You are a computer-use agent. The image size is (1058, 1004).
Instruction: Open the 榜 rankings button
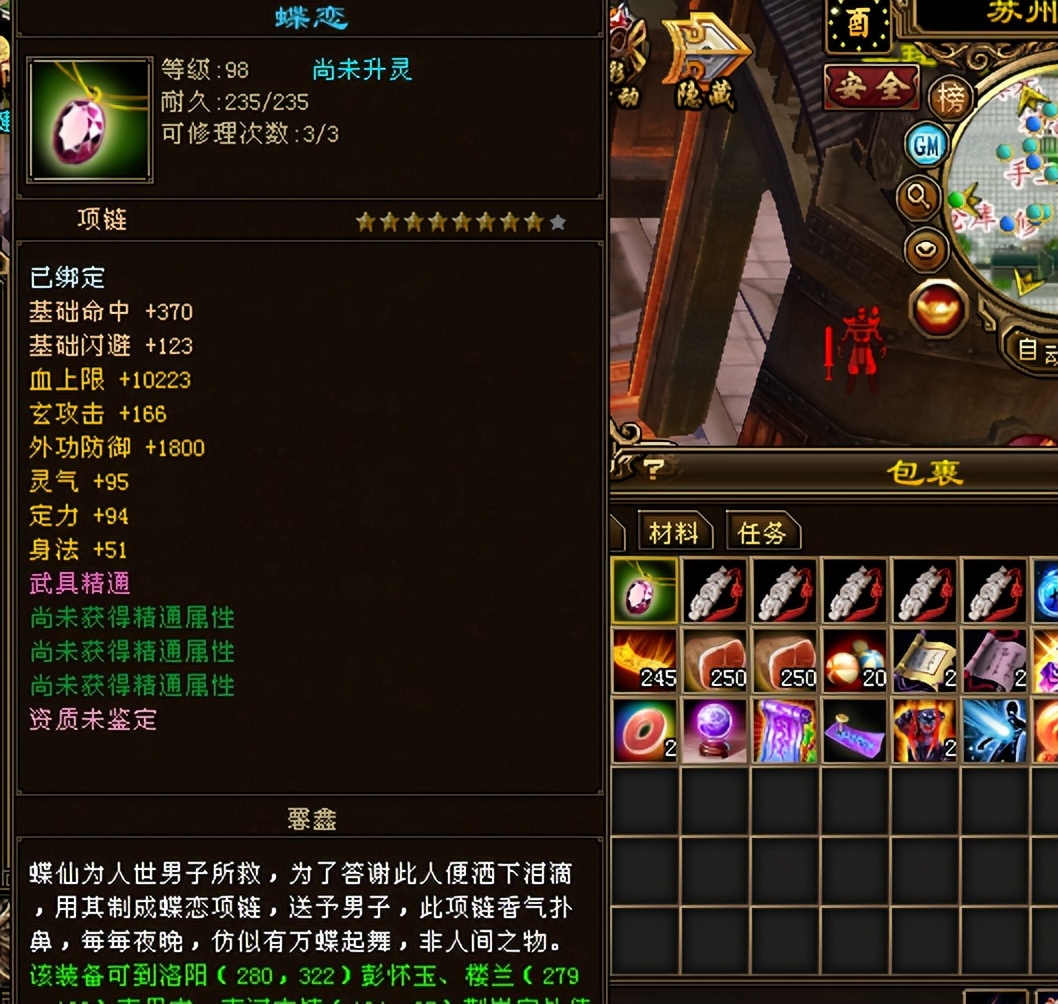click(952, 98)
